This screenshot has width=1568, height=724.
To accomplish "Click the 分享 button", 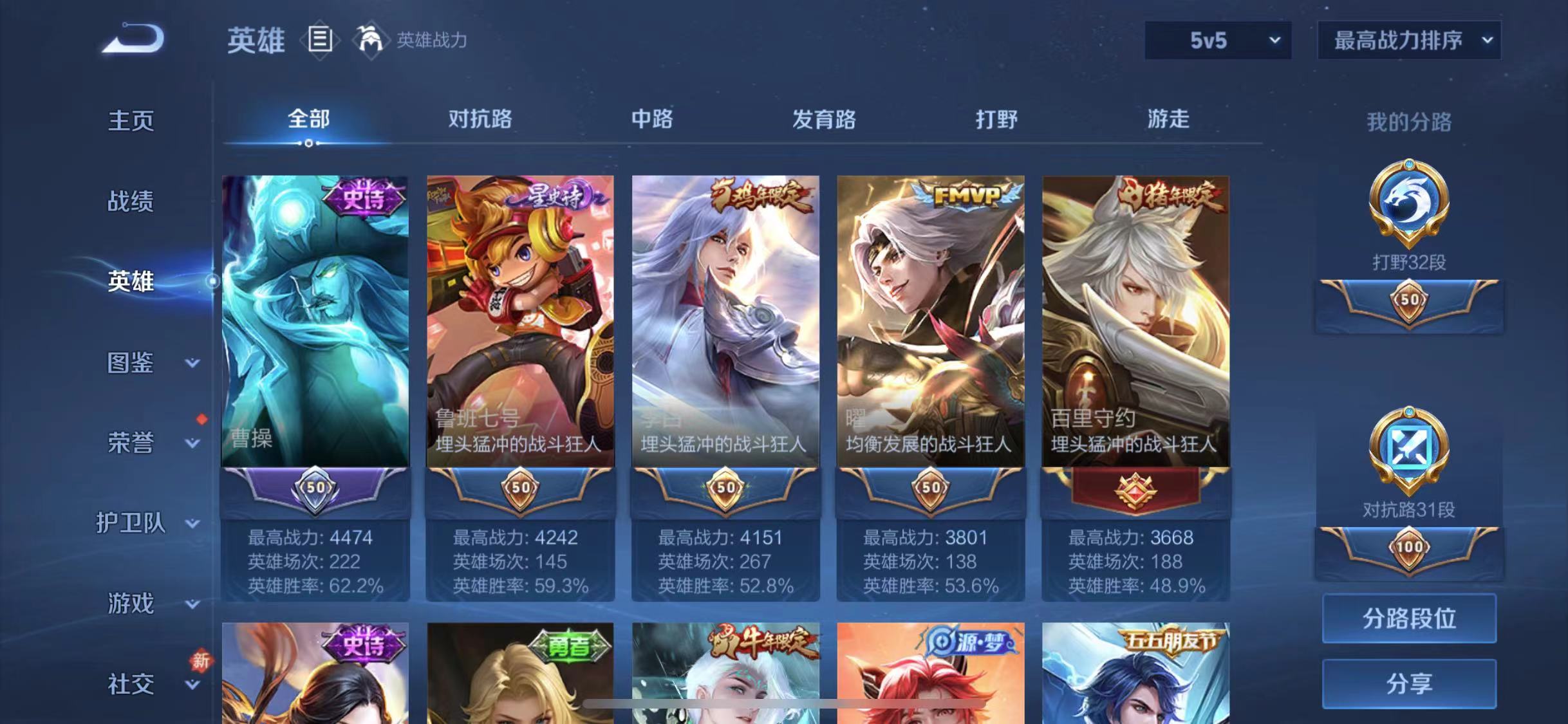I will (x=1409, y=684).
